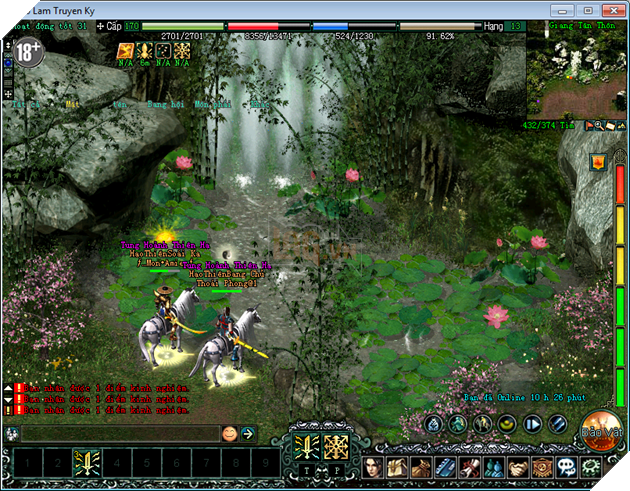Viewport: 630px width, 491px height.
Task: Open the speech bubble chat icon
Action: [567, 467]
